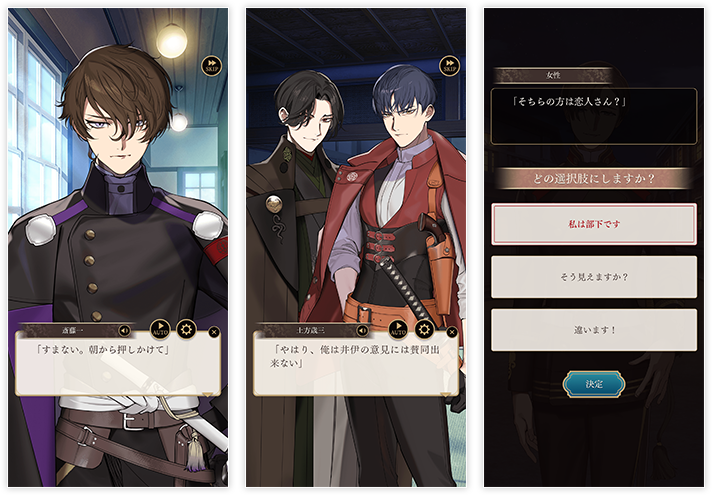The image size is (712, 495).
Task: Choose the reply 私は部下です
Action: [x=594, y=224]
